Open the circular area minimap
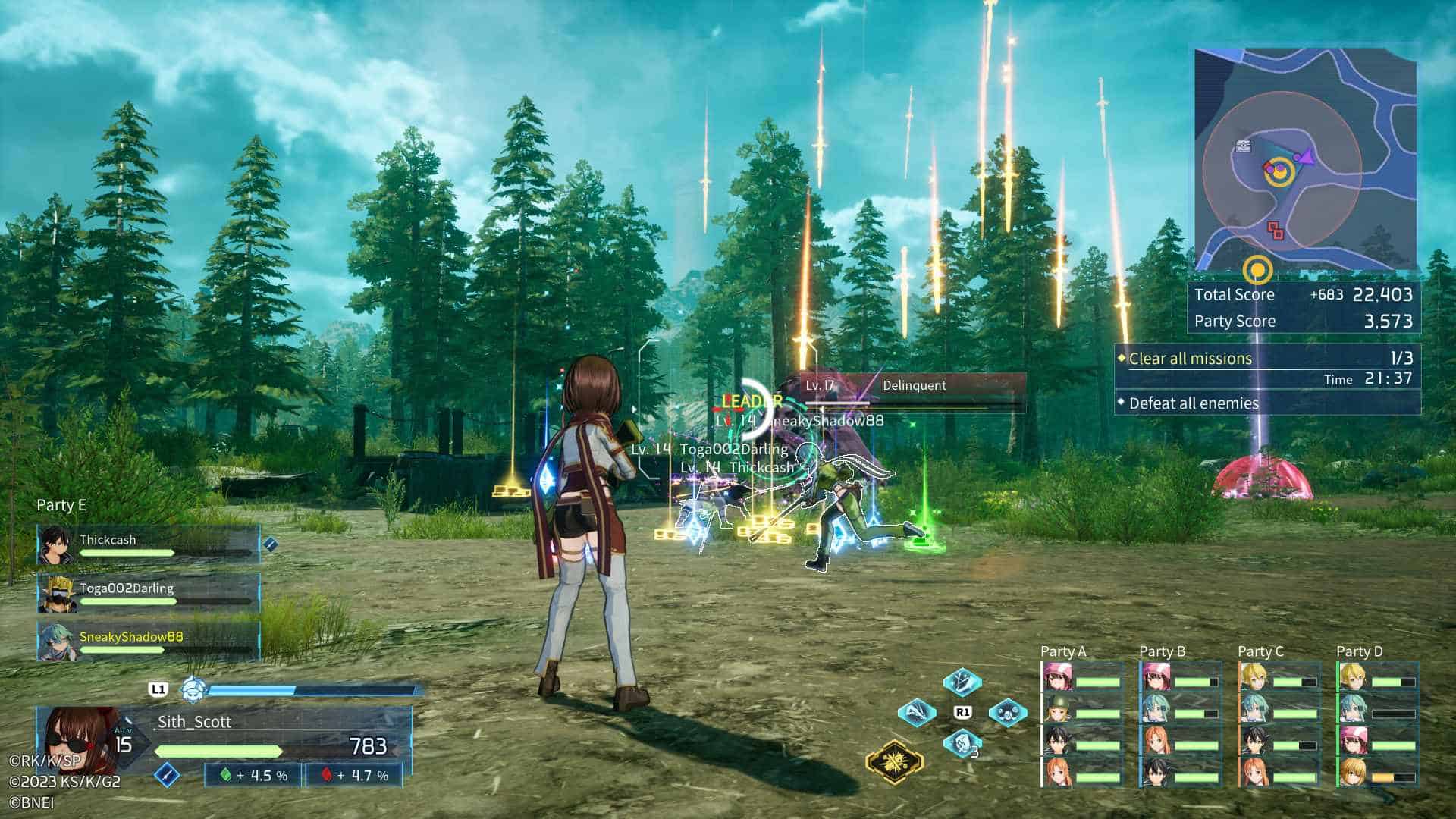The image size is (1456, 819). [1304, 161]
